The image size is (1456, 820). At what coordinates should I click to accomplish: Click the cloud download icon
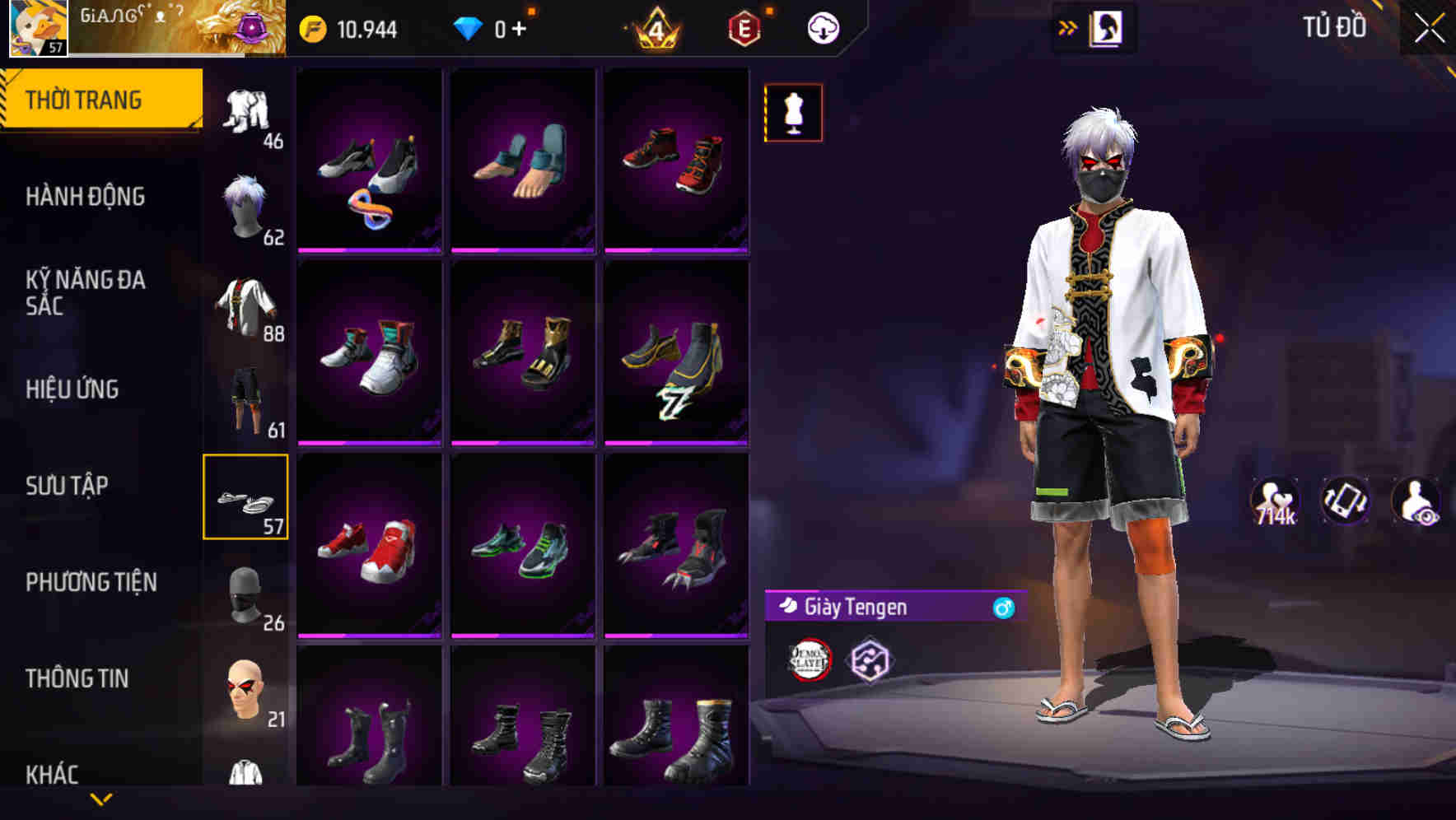tap(821, 27)
